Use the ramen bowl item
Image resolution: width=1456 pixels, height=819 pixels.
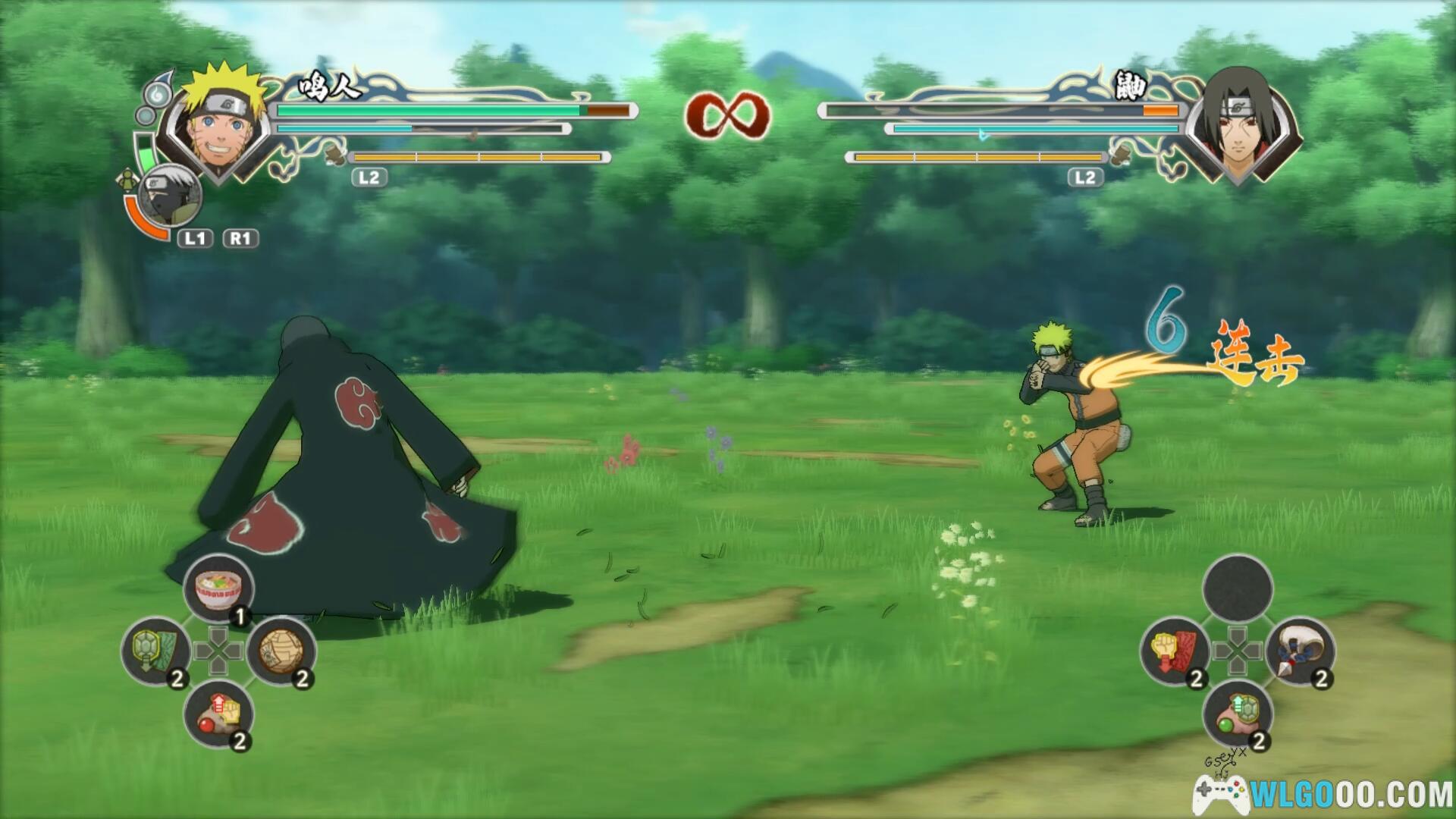coord(218,589)
